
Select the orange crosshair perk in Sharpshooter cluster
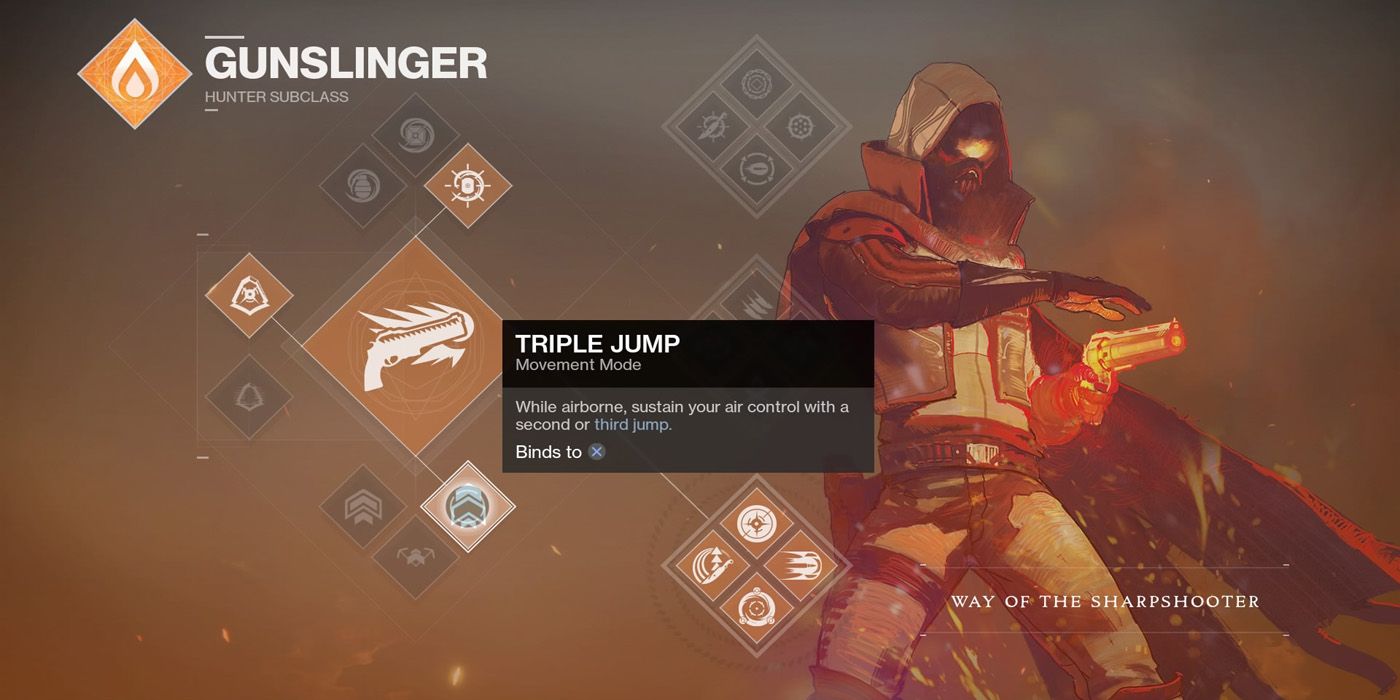pos(757,522)
